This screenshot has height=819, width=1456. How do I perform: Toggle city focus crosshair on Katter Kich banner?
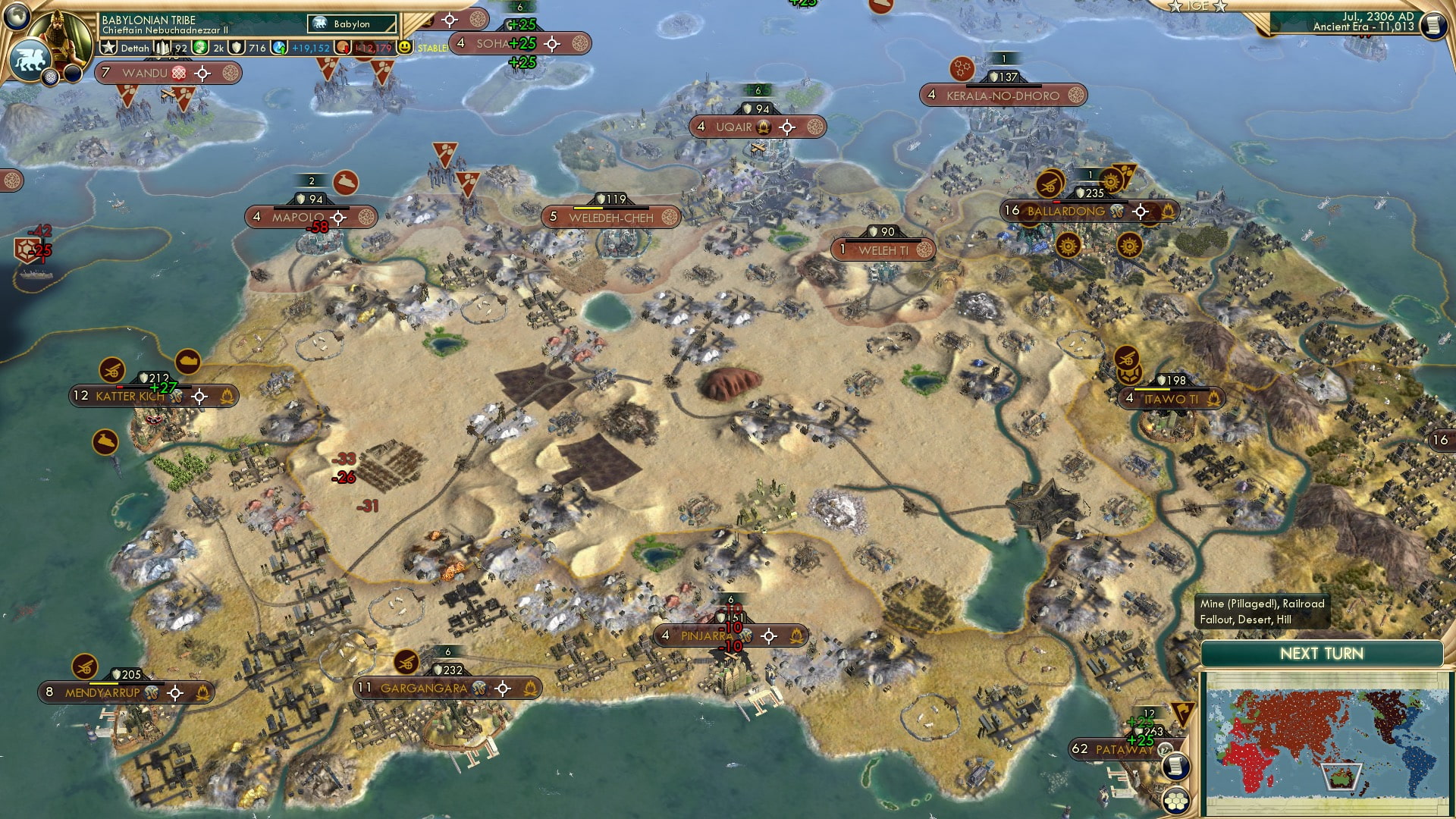pos(199,396)
